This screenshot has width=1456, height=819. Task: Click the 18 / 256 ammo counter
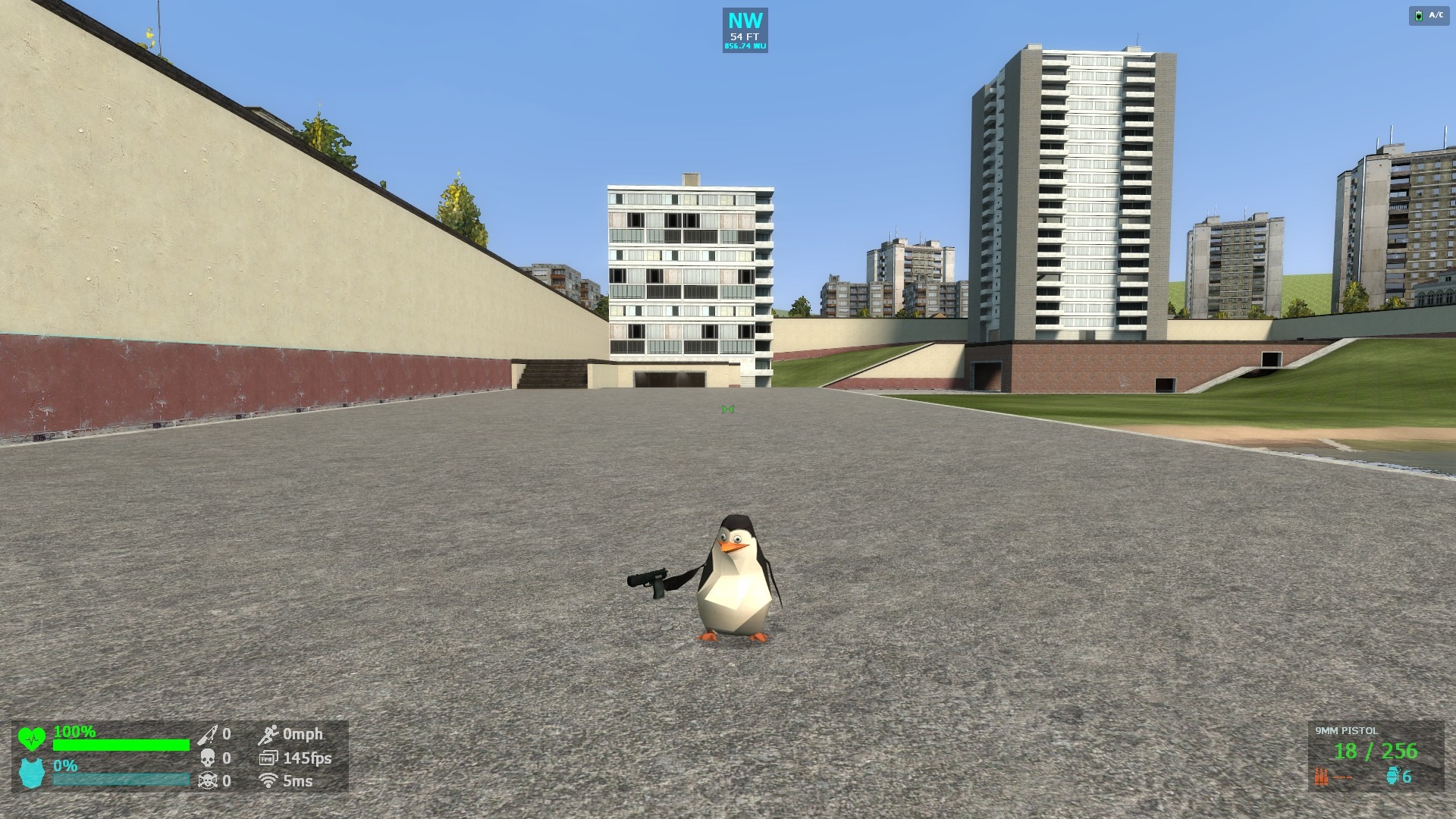coord(1376,751)
